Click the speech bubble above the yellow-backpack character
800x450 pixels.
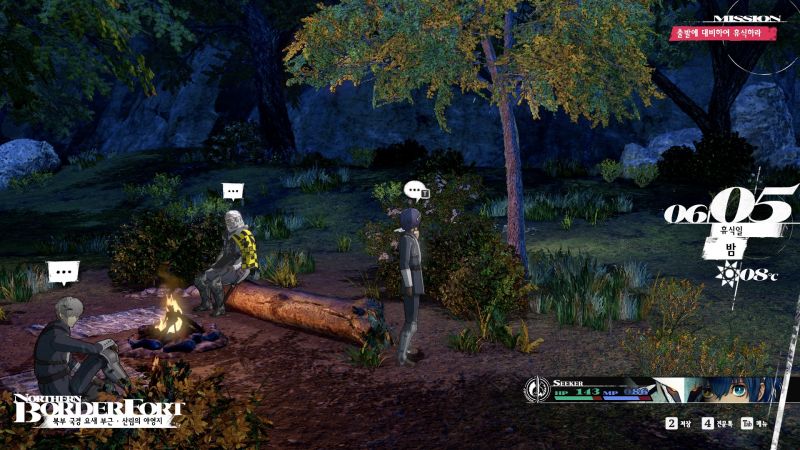233,190
